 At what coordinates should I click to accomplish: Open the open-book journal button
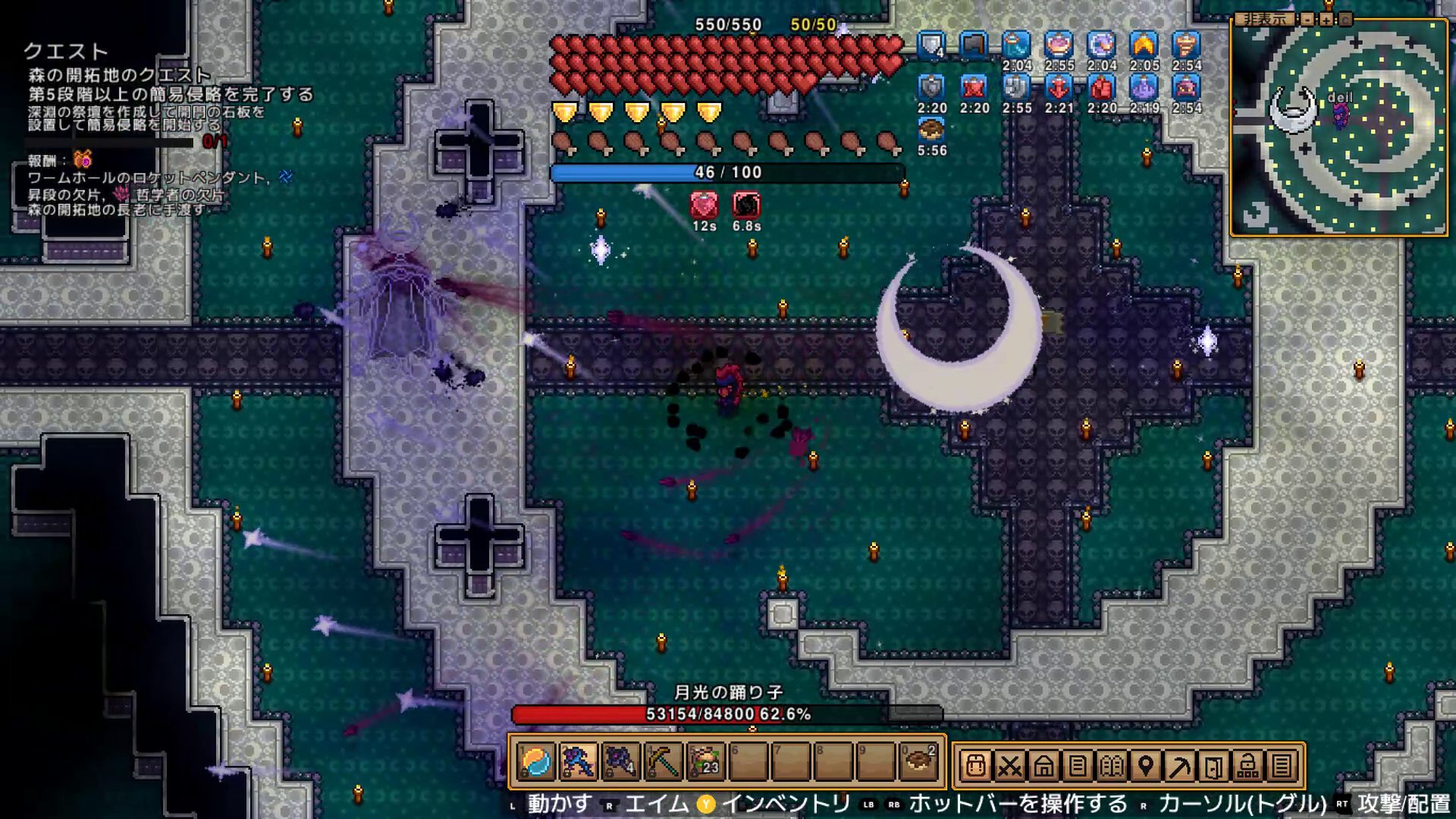[1112, 766]
